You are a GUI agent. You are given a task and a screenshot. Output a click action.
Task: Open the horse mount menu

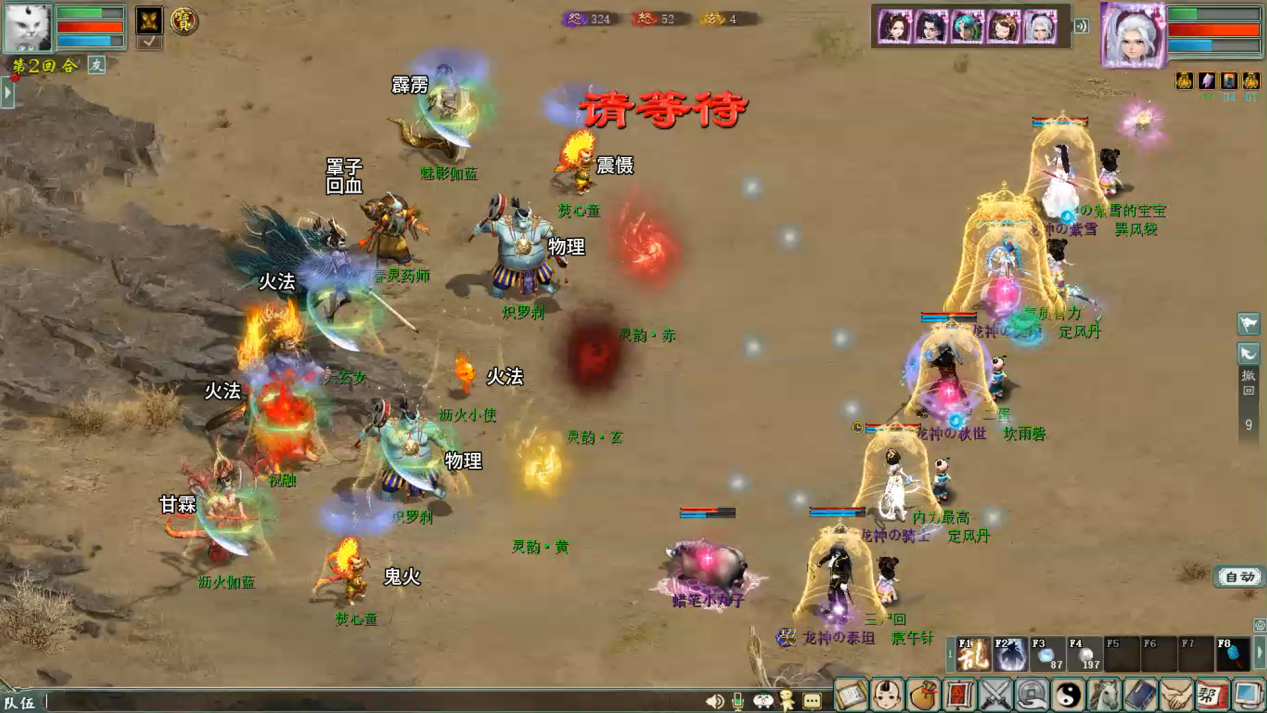pos(1104,694)
